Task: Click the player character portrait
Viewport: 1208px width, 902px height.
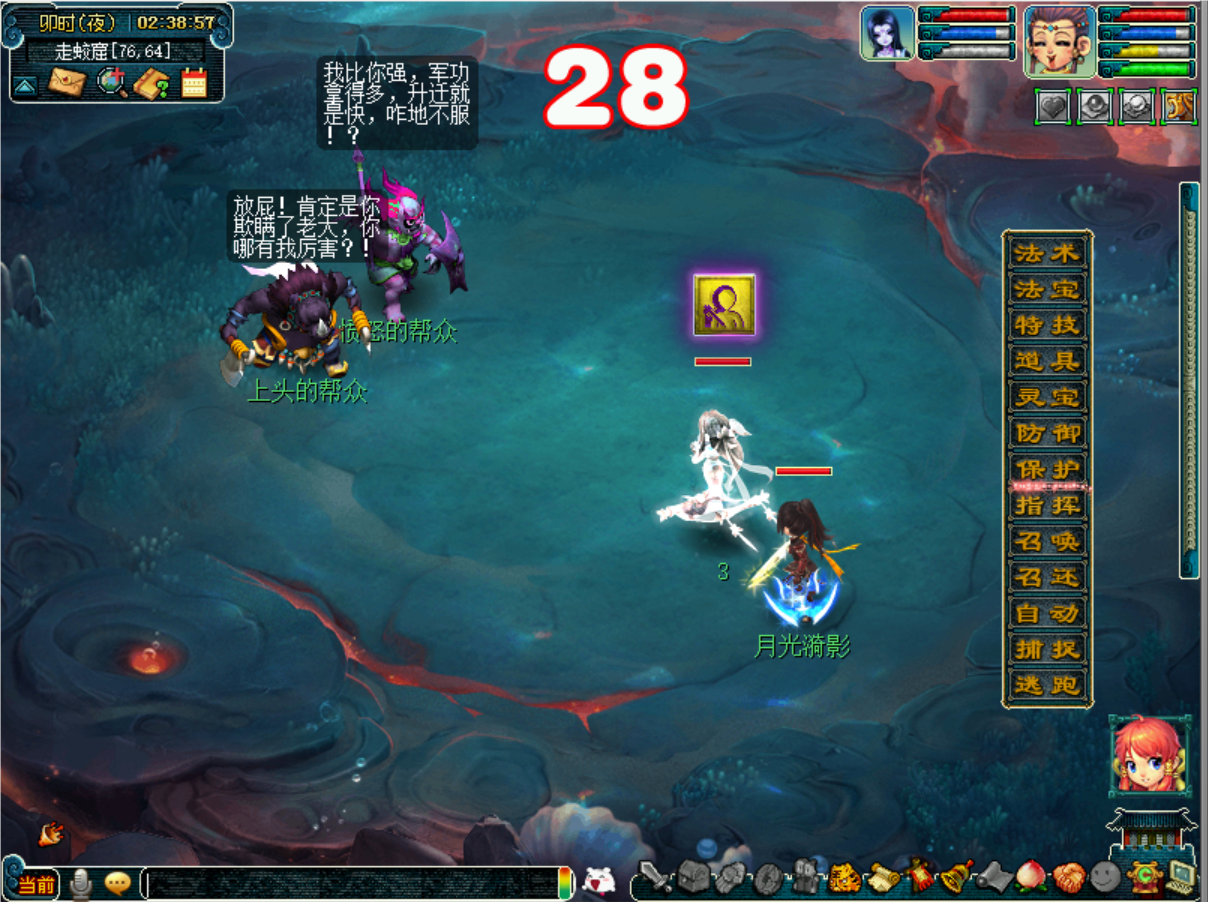Action: 1059,41
